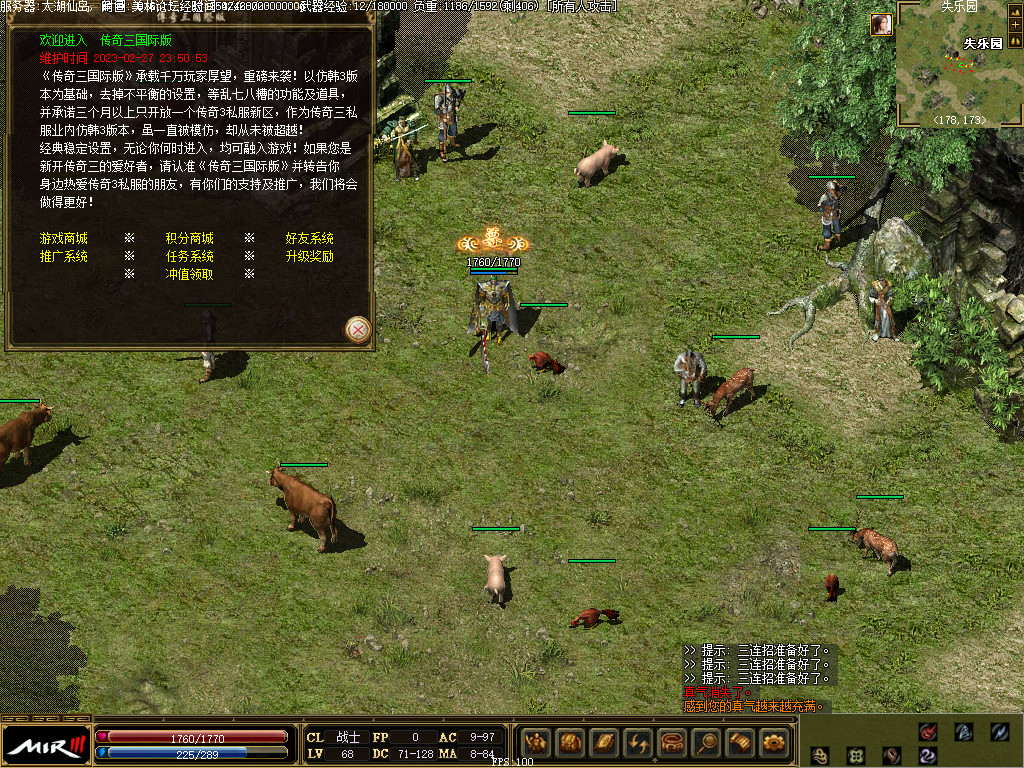Open the skill book button
1024x768 pixels.
pos(605,743)
